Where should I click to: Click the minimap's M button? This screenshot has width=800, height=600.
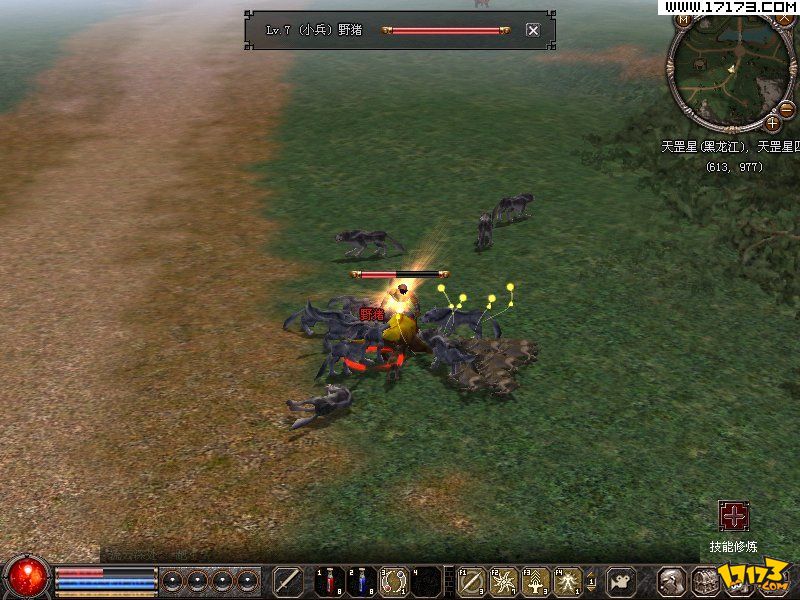click(685, 19)
